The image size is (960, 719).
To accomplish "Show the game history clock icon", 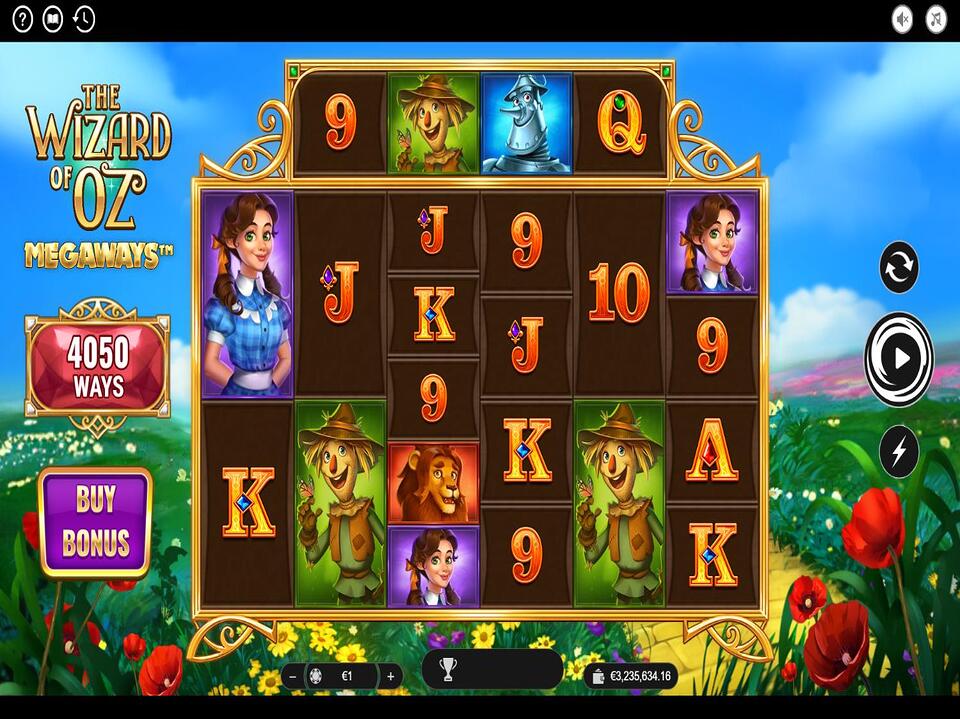I will click(84, 19).
